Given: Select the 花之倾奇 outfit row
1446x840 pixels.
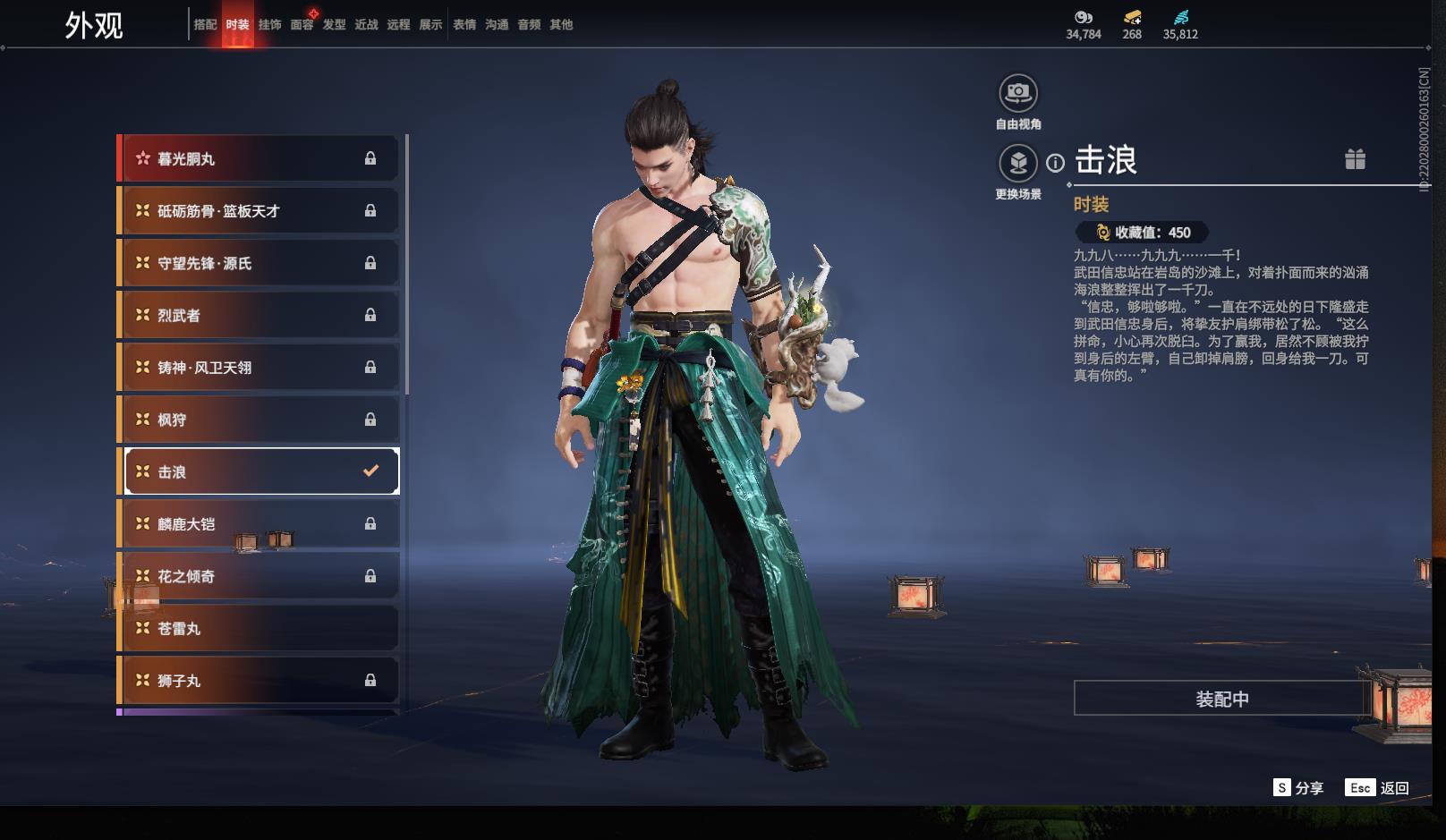Looking at the screenshot, I should (259, 577).
